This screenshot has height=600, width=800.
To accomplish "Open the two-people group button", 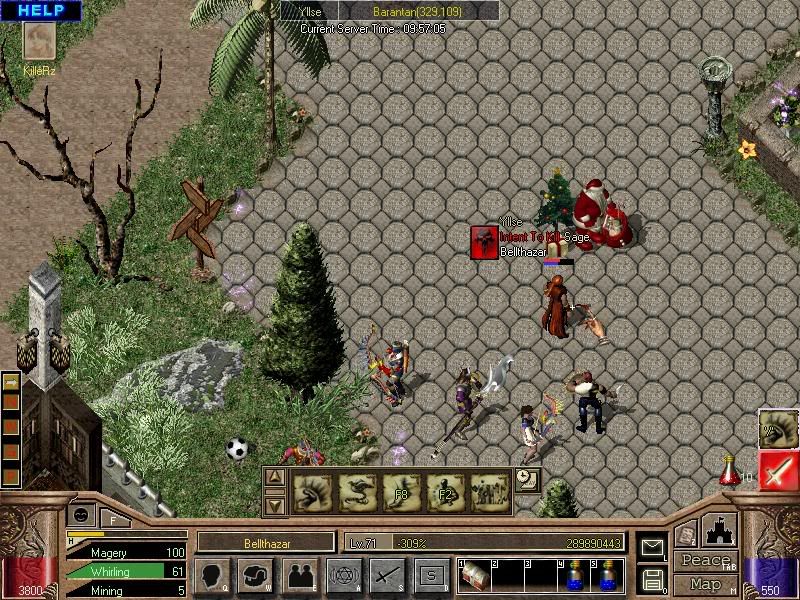I will 299,574.
